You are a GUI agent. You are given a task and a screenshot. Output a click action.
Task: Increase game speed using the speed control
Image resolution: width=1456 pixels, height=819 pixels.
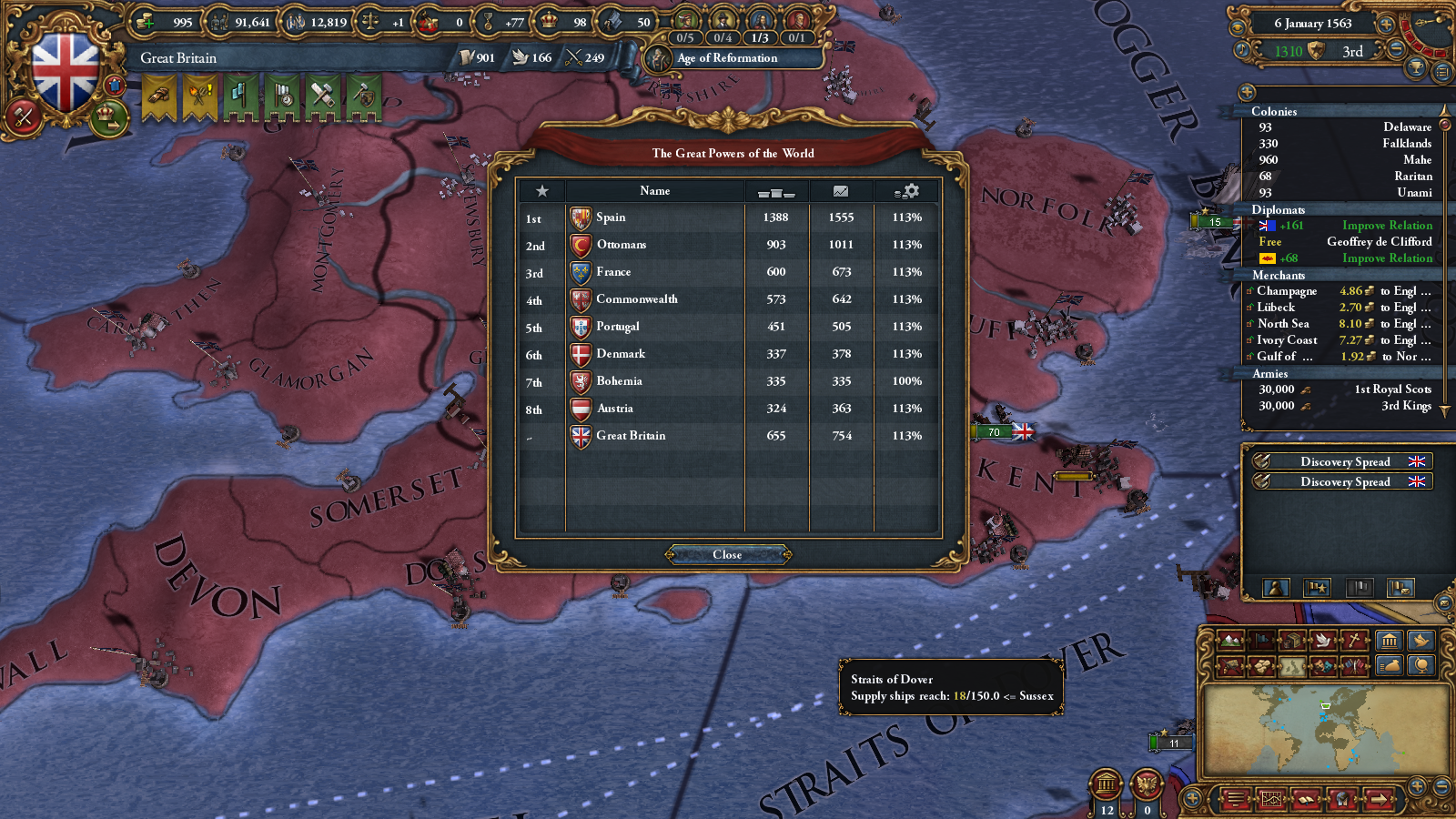1386,25
